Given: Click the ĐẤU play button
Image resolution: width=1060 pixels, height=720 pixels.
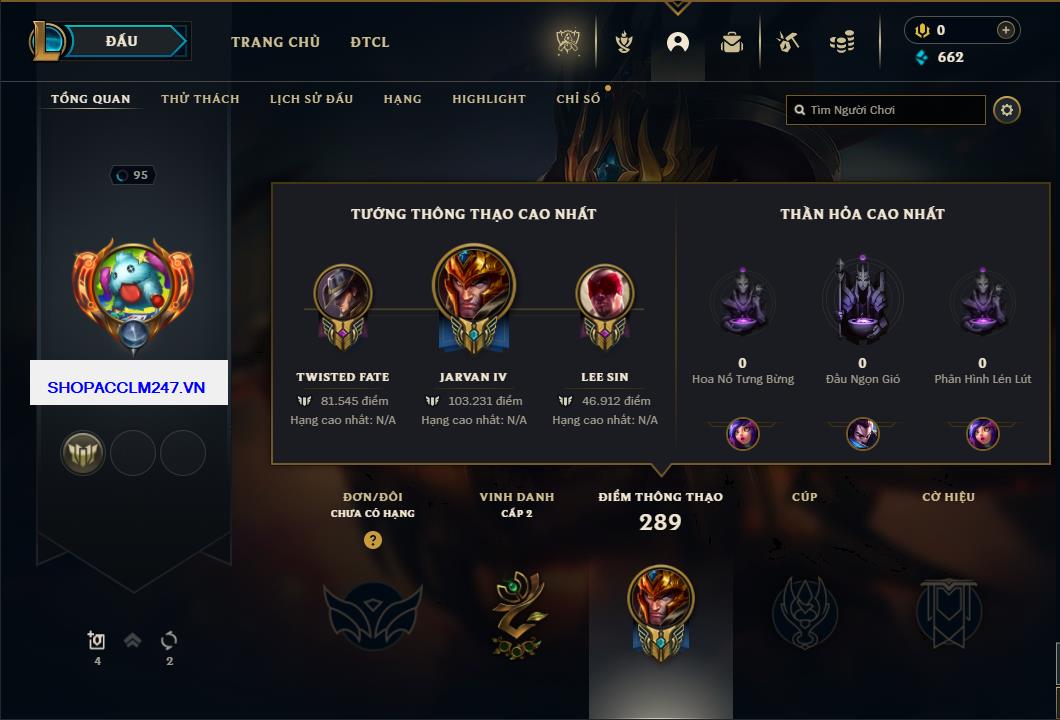Looking at the screenshot, I should click(121, 41).
